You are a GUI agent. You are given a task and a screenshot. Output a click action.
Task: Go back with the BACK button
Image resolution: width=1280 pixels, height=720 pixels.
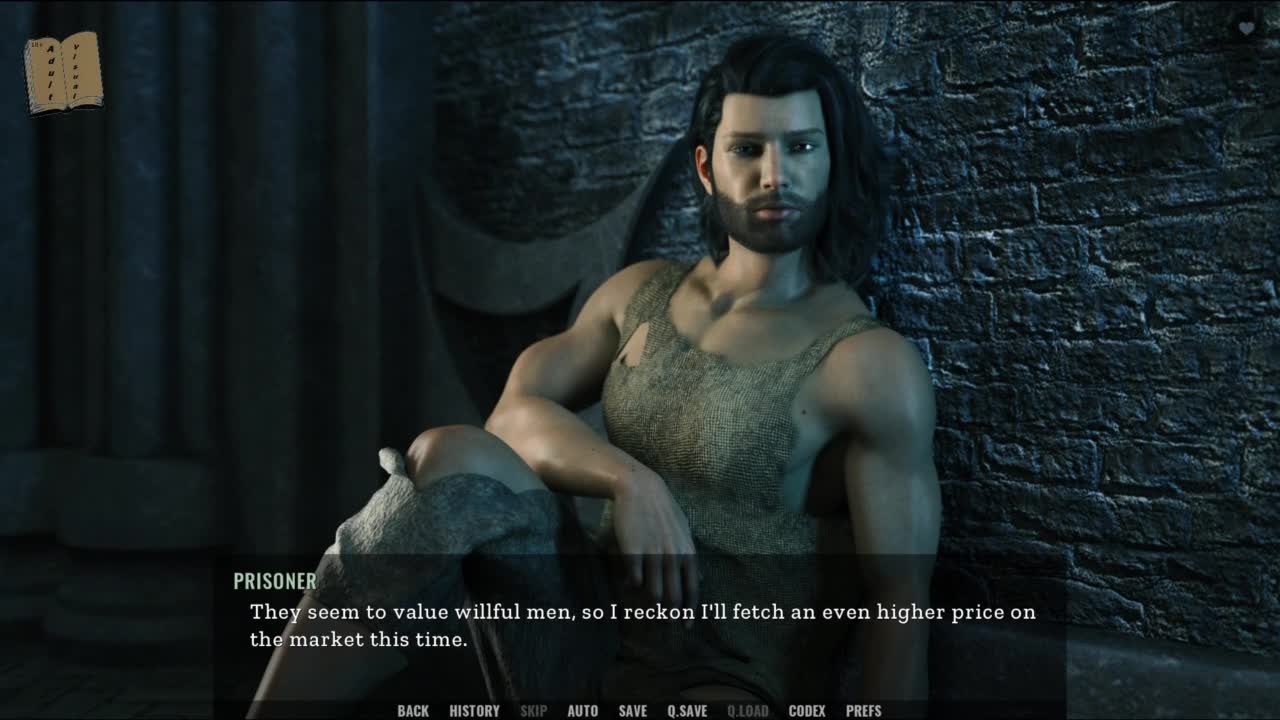pos(413,711)
